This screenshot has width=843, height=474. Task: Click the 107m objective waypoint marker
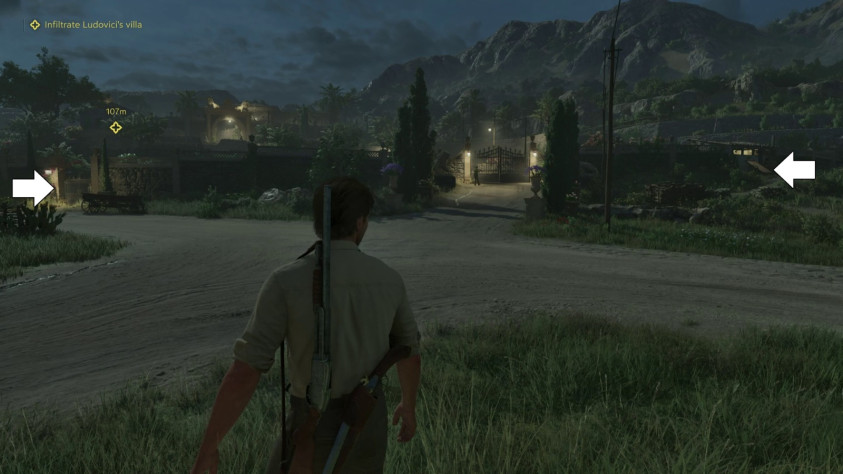pyautogui.click(x=116, y=127)
